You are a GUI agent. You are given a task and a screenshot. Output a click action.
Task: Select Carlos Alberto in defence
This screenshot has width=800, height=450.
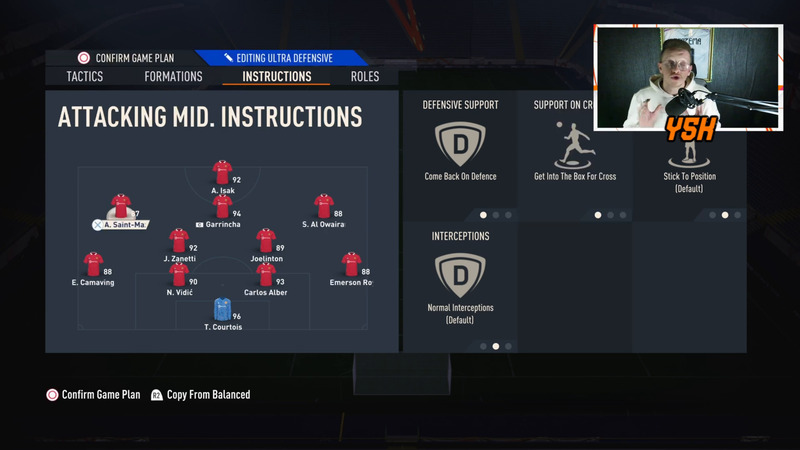pyautogui.click(x=266, y=274)
